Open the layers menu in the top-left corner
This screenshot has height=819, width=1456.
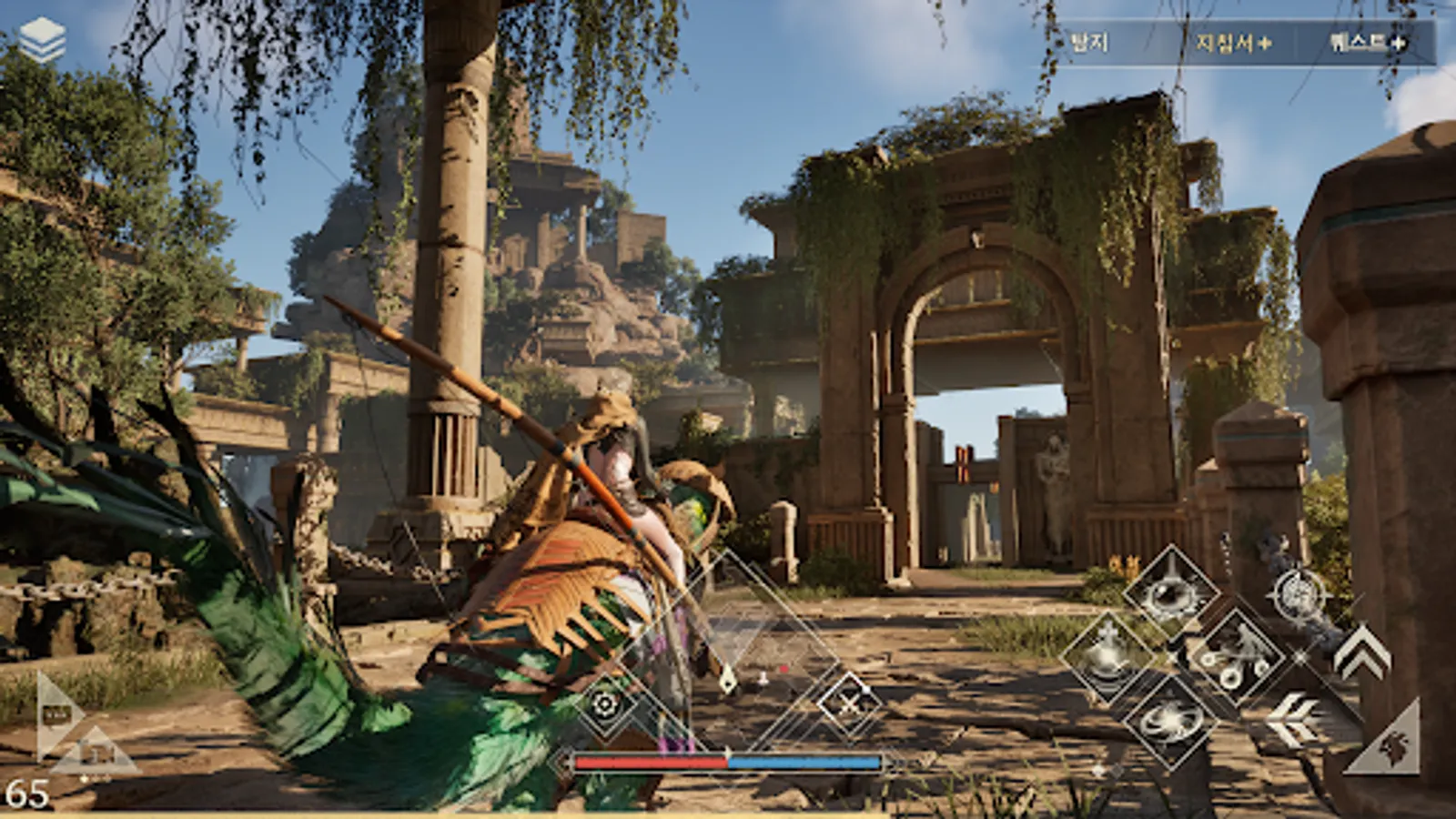click(44, 36)
